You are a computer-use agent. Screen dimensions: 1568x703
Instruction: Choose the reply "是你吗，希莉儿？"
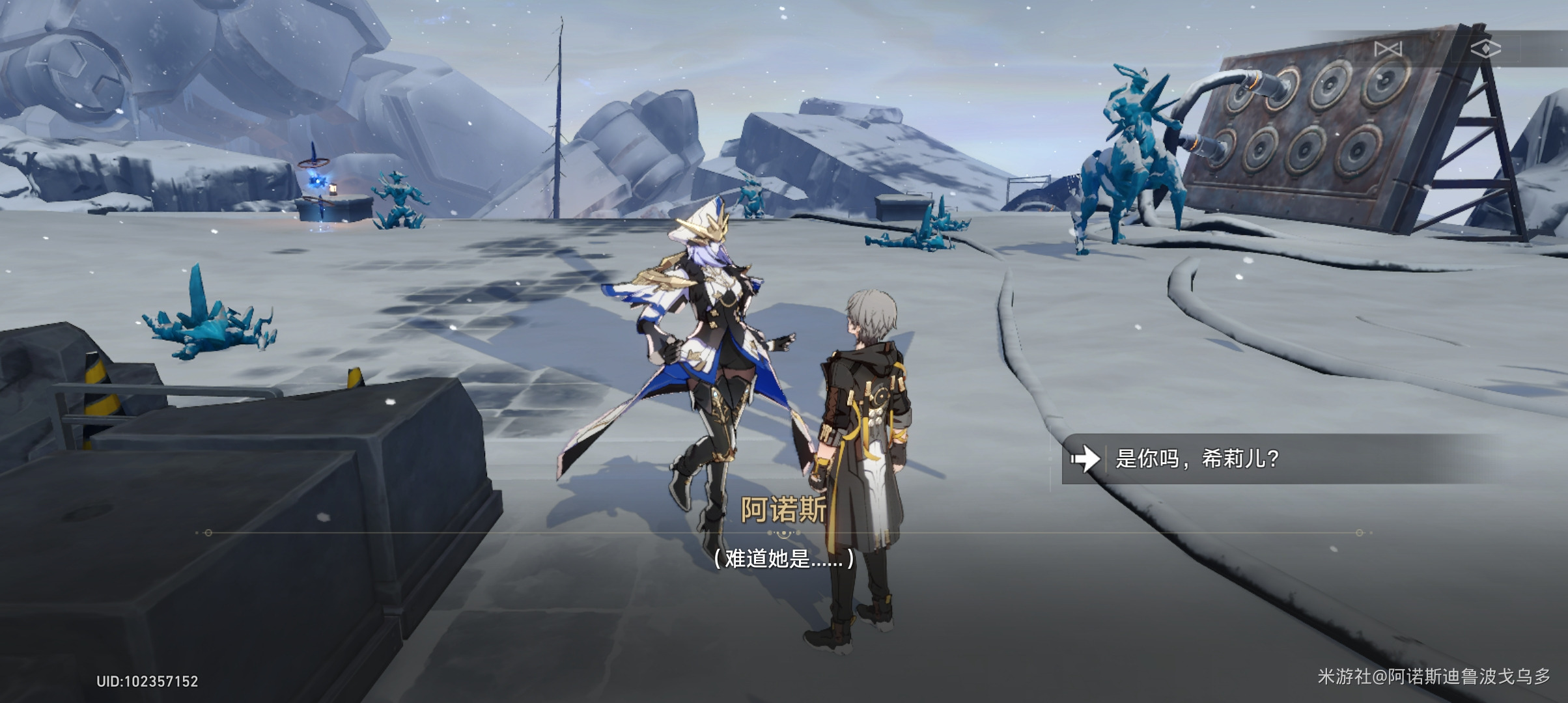(x=1197, y=459)
